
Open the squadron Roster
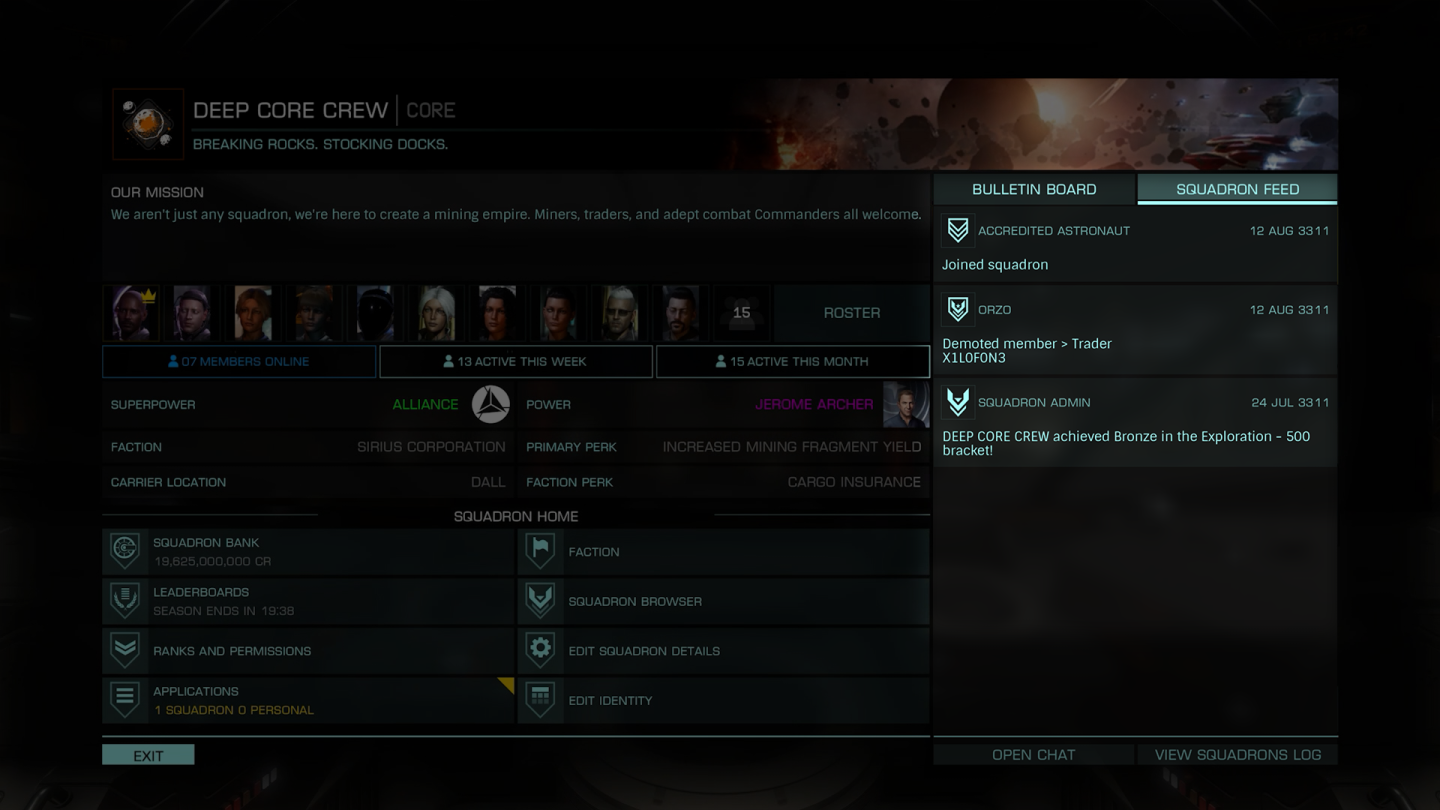point(851,313)
